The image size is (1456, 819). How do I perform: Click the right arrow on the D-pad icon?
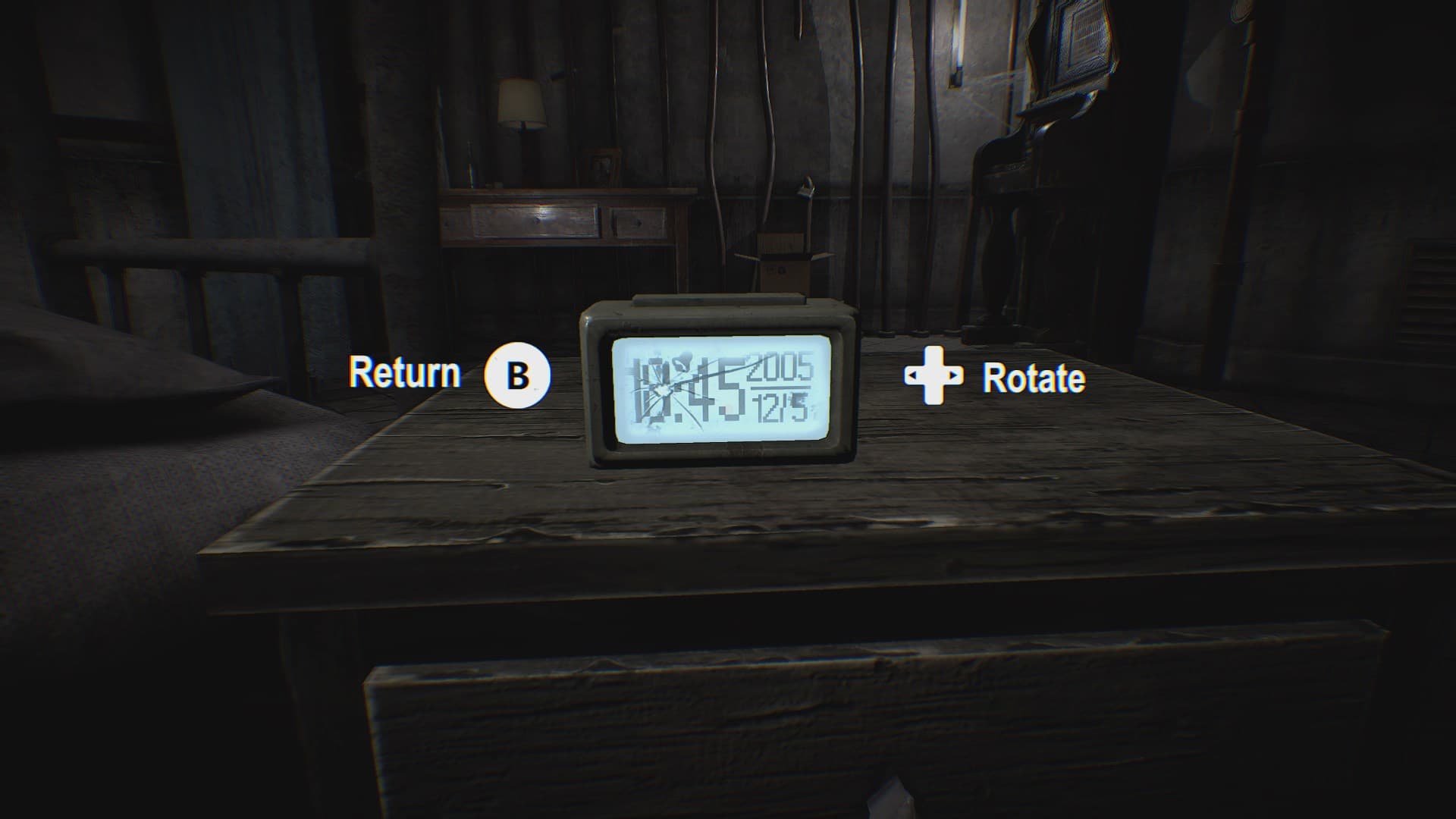[955, 377]
